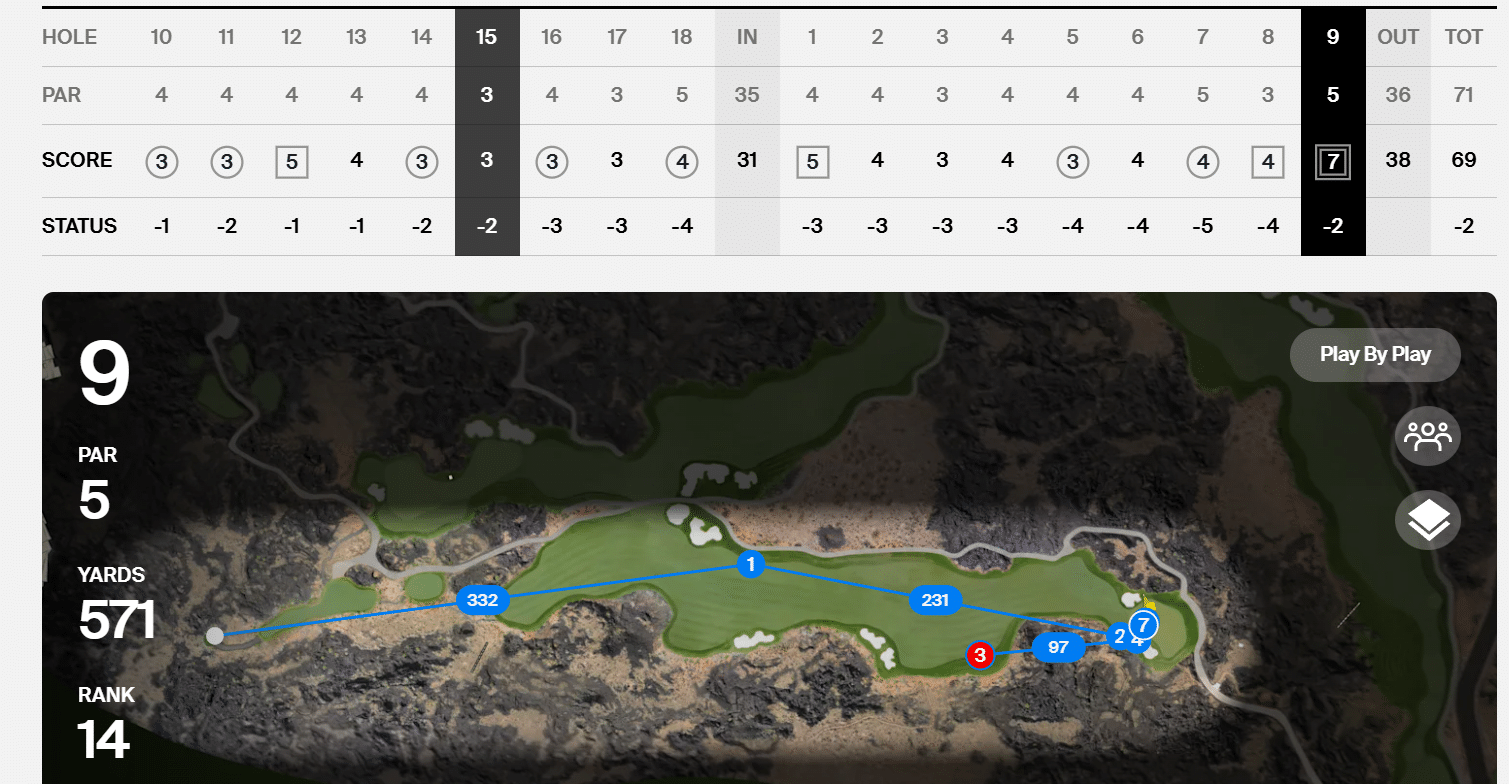Click the shot 7 marker on the green
1509x784 pixels.
(1144, 626)
